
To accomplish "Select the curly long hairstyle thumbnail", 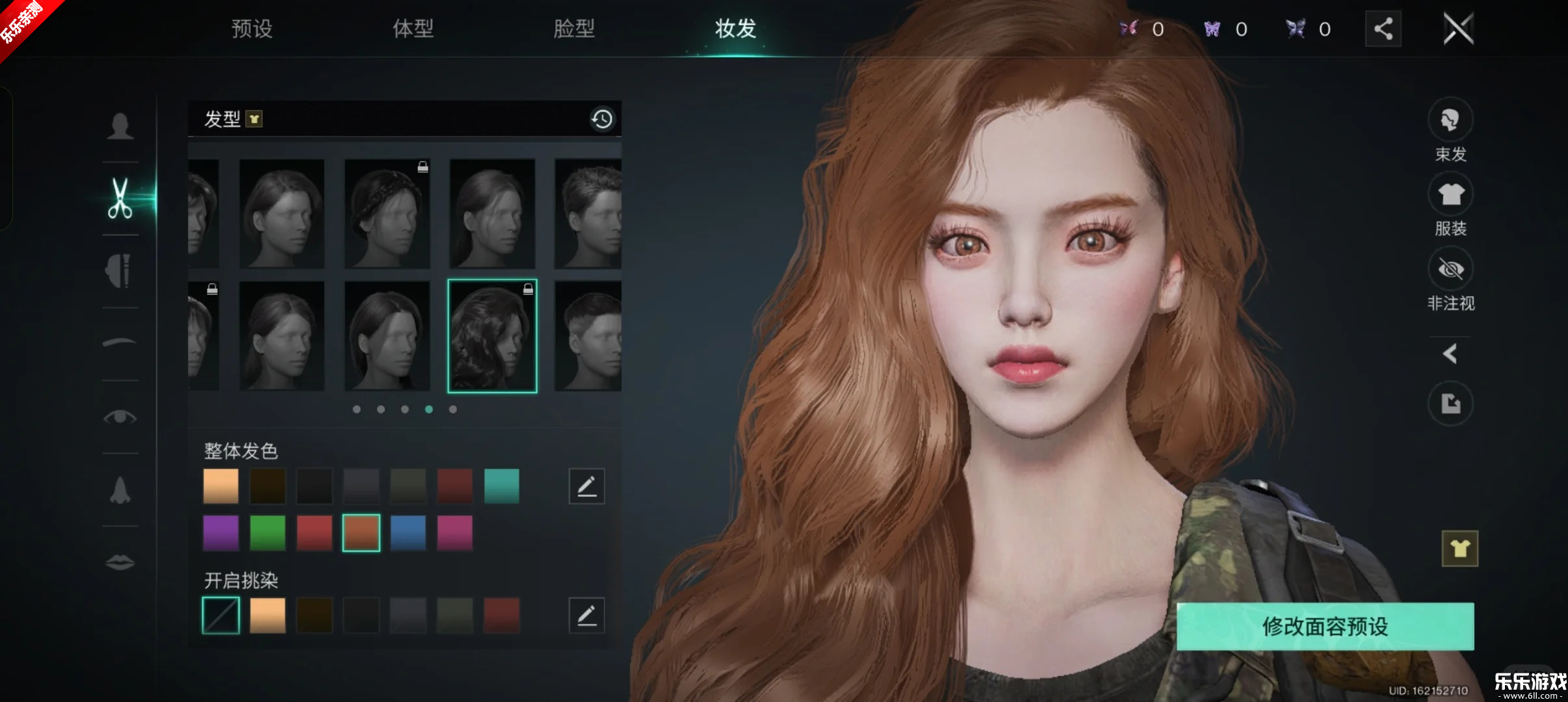I will [493, 335].
